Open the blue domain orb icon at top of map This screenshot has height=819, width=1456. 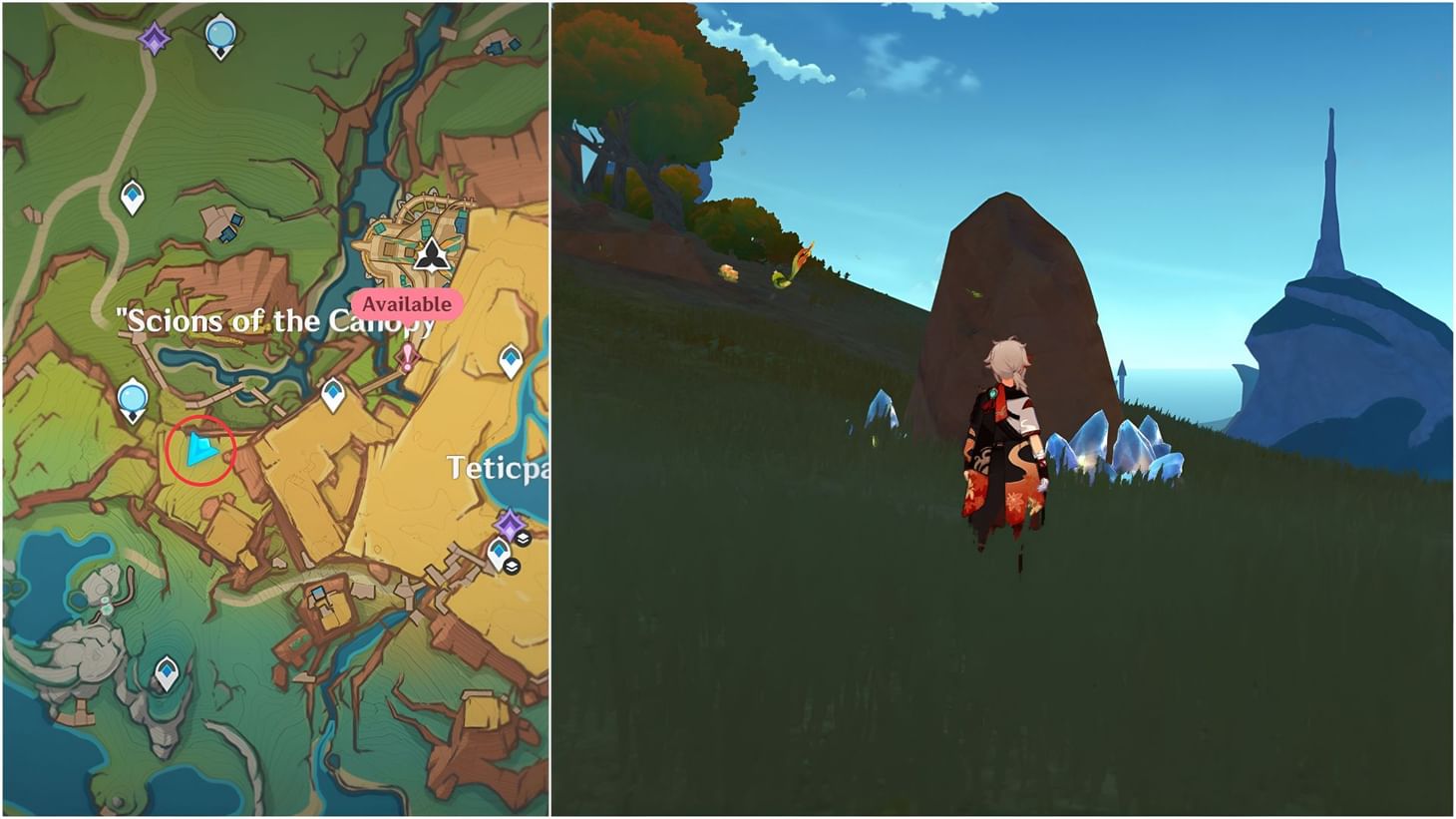click(219, 34)
